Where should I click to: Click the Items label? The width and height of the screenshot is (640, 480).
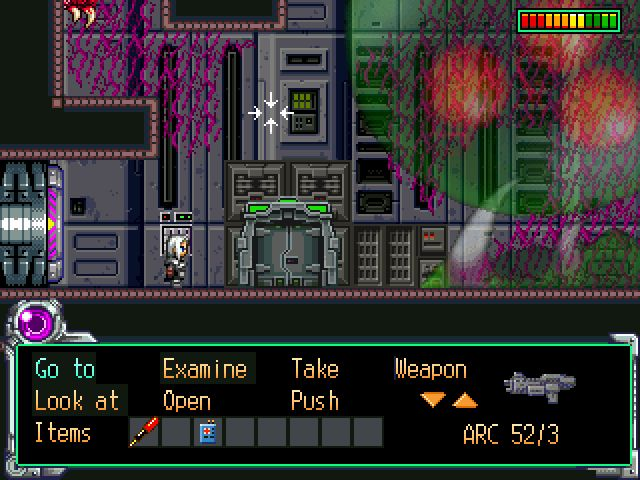63,433
